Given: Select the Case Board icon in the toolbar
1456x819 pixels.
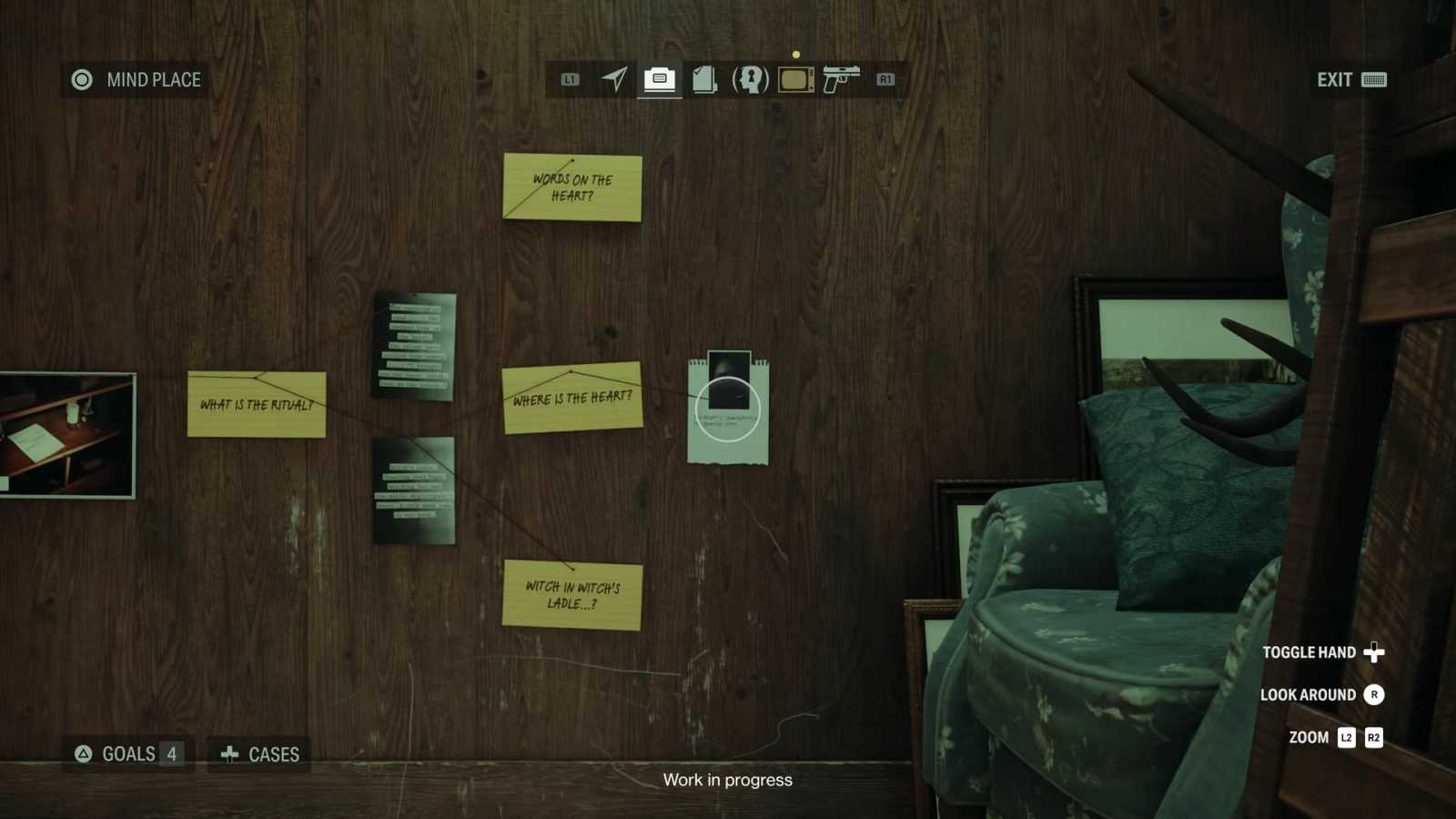Looking at the screenshot, I should coord(660,79).
